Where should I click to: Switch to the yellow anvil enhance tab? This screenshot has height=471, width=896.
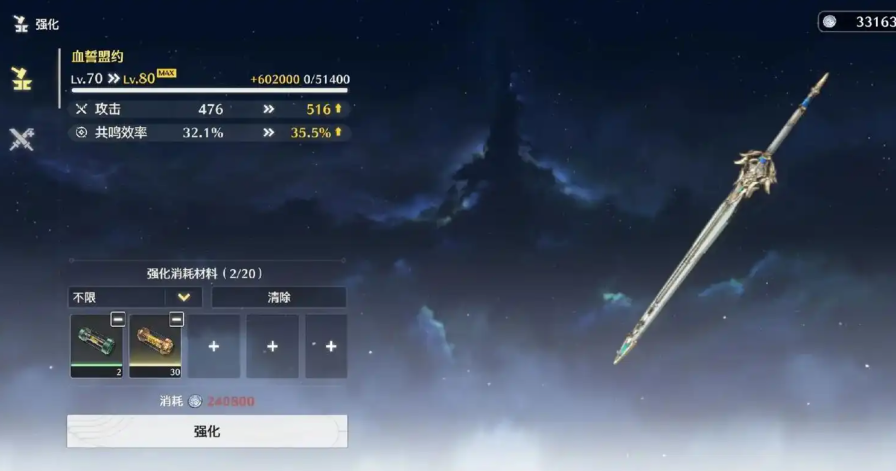21,79
